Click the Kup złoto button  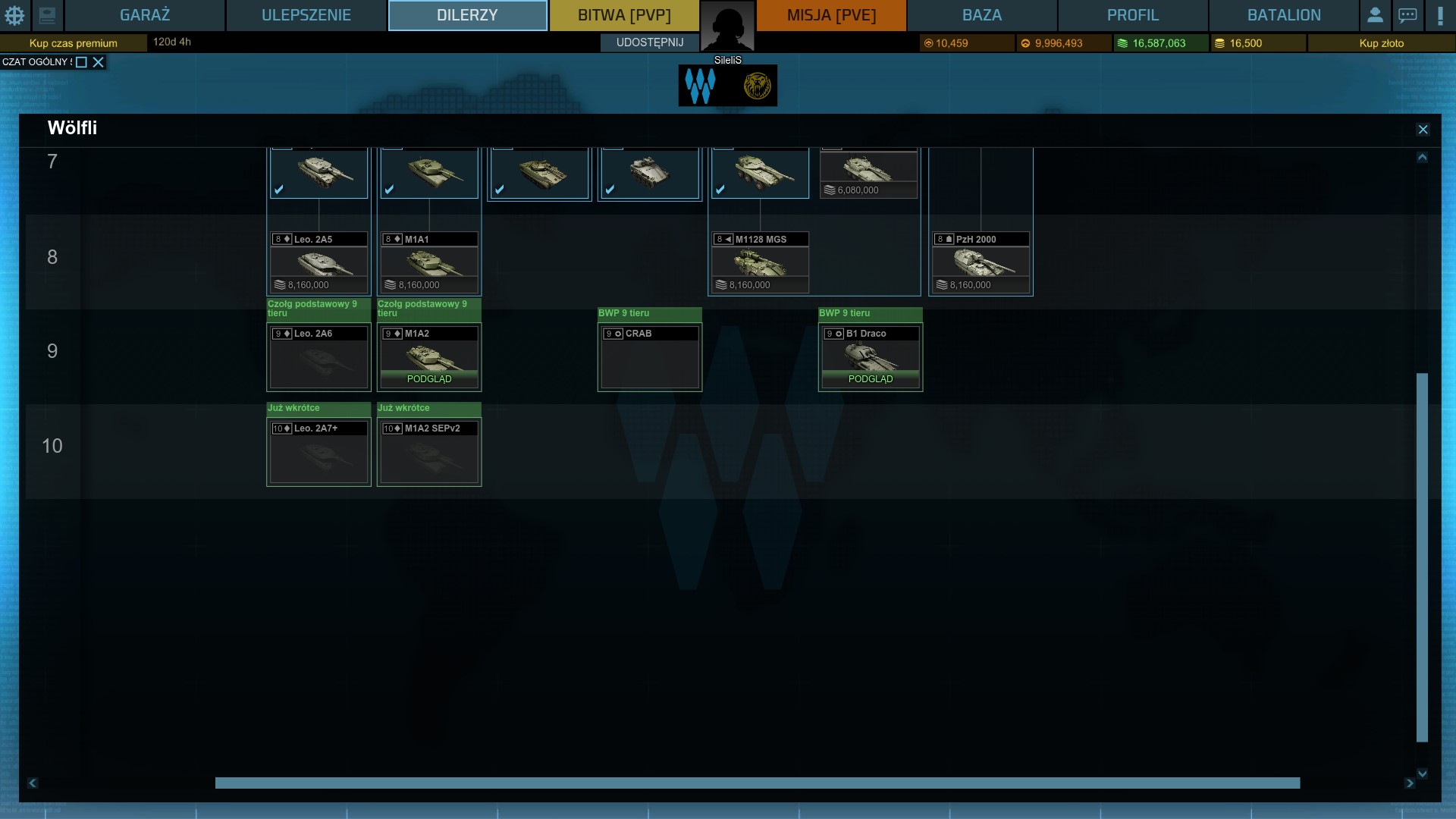[1381, 43]
